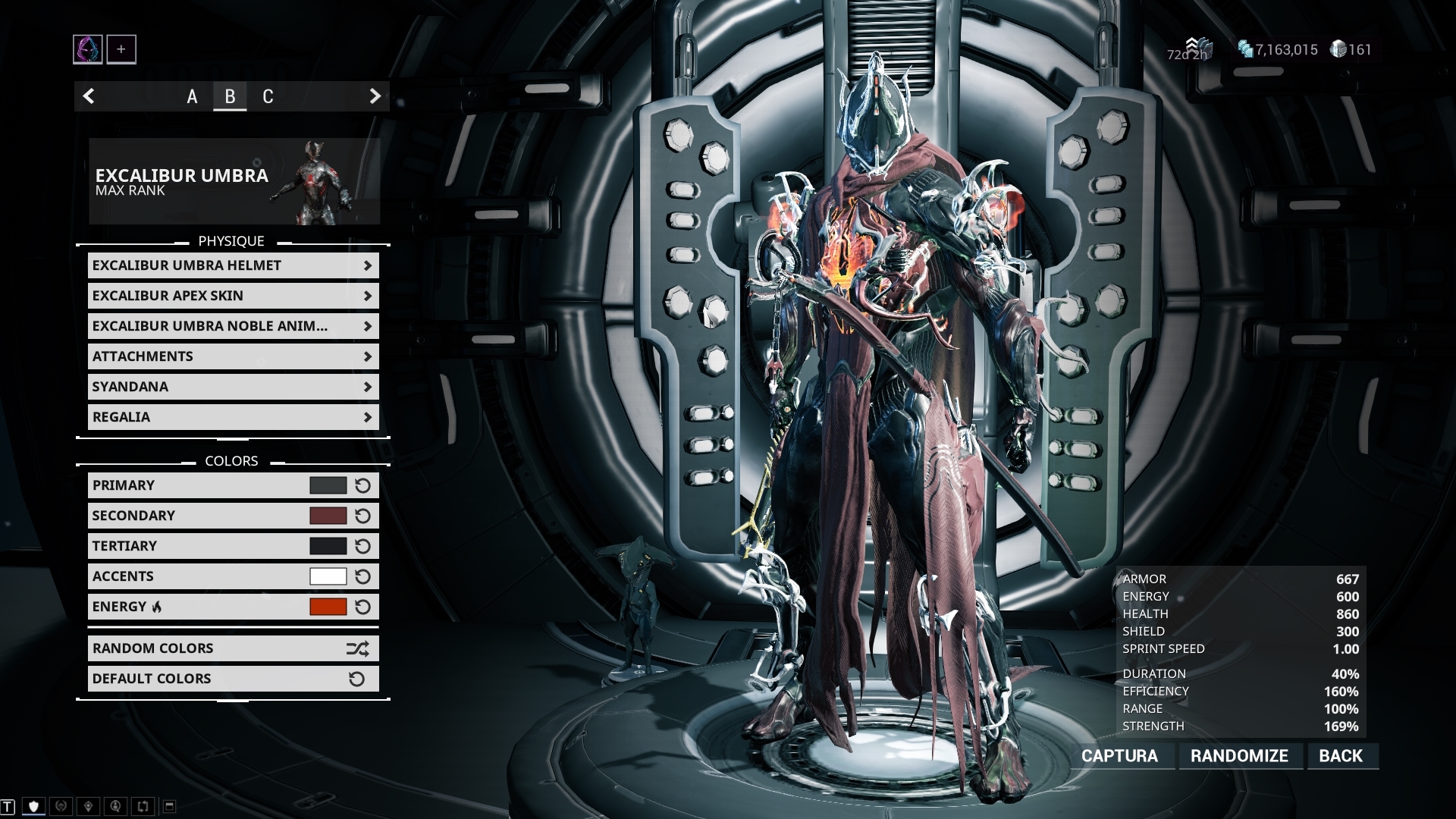Apply Random Colors
Image resolution: width=1456 pixels, height=819 pixels.
(233, 648)
